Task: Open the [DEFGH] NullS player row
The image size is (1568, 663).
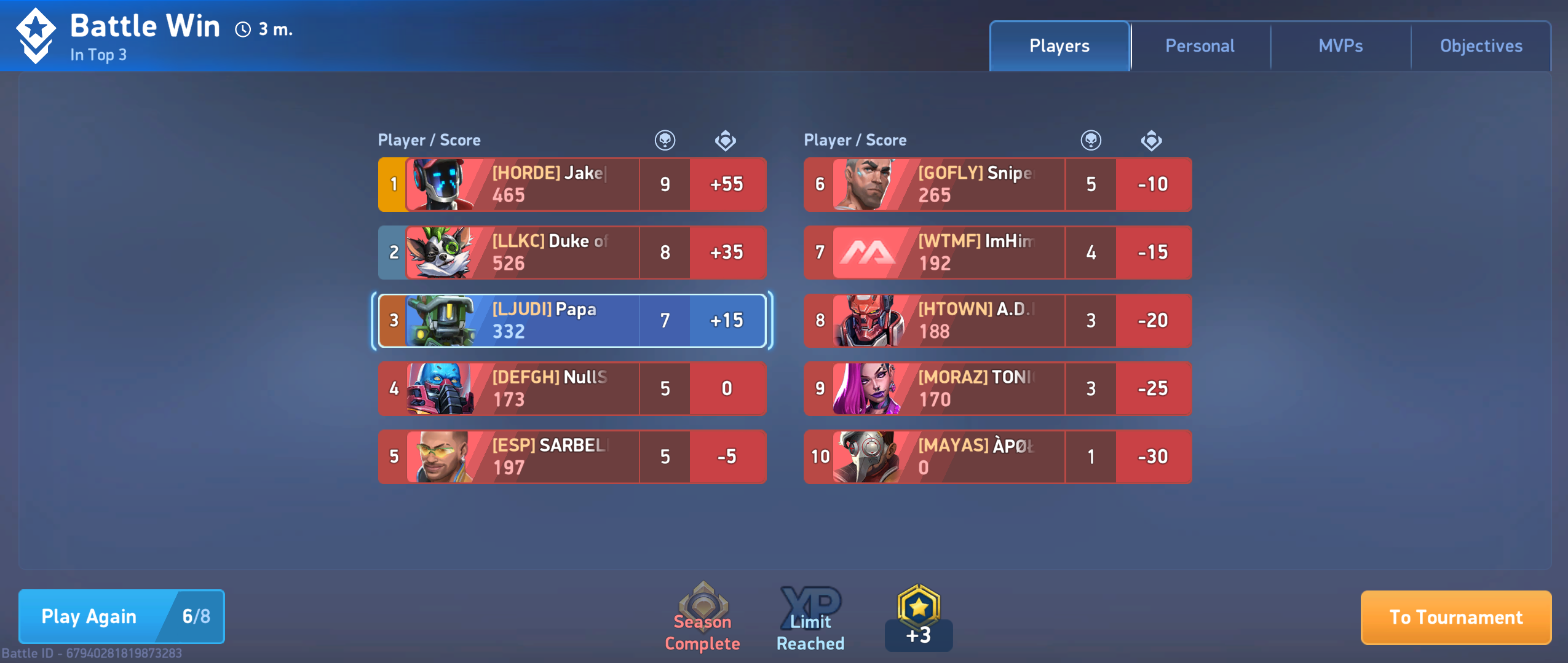Action: coord(572,388)
